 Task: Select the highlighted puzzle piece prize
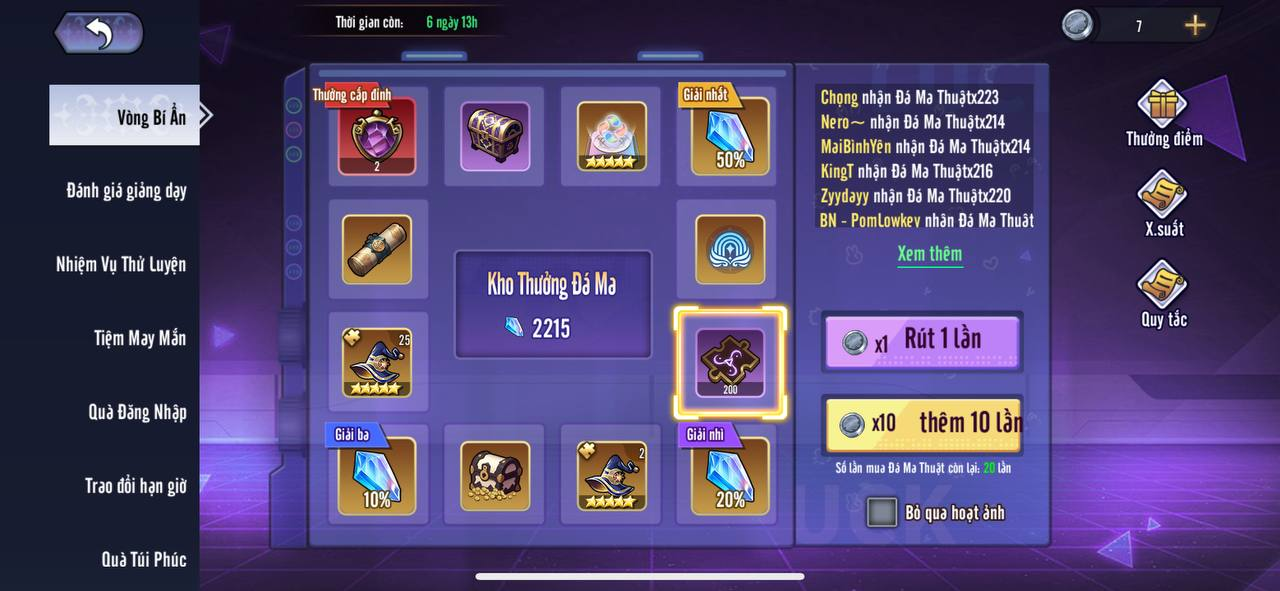point(730,362)
